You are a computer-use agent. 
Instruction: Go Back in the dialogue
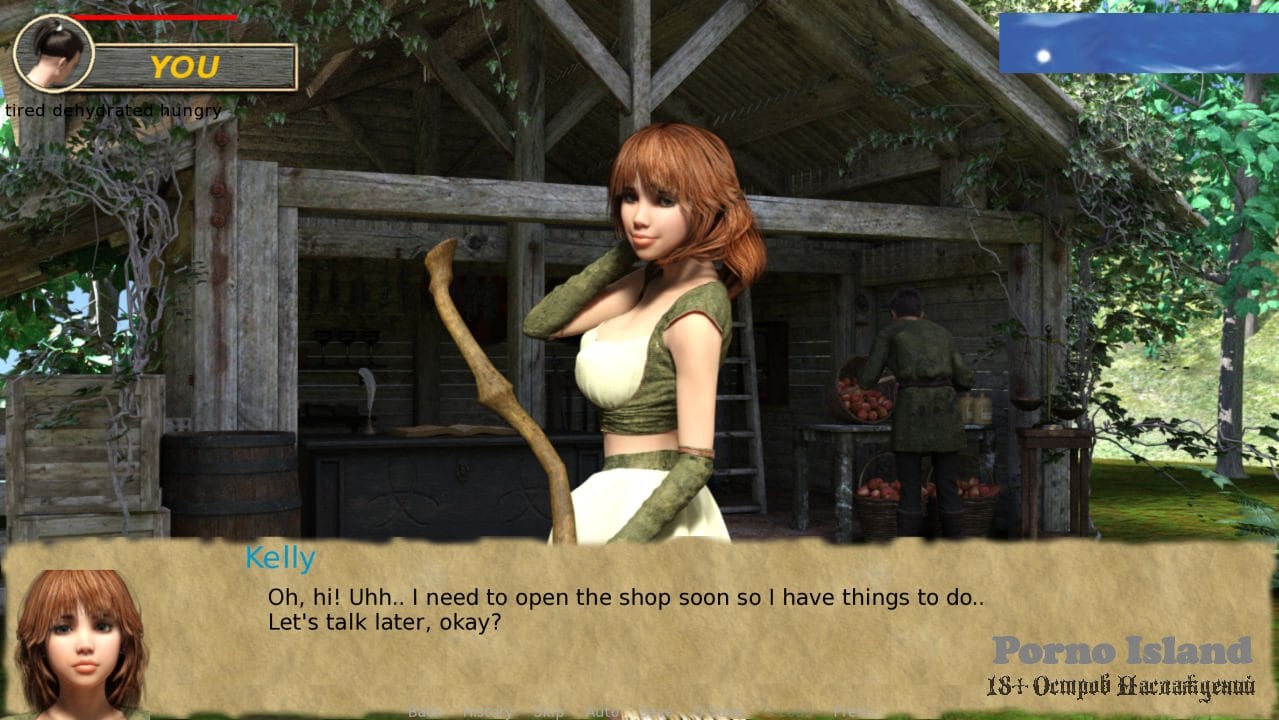424,712
